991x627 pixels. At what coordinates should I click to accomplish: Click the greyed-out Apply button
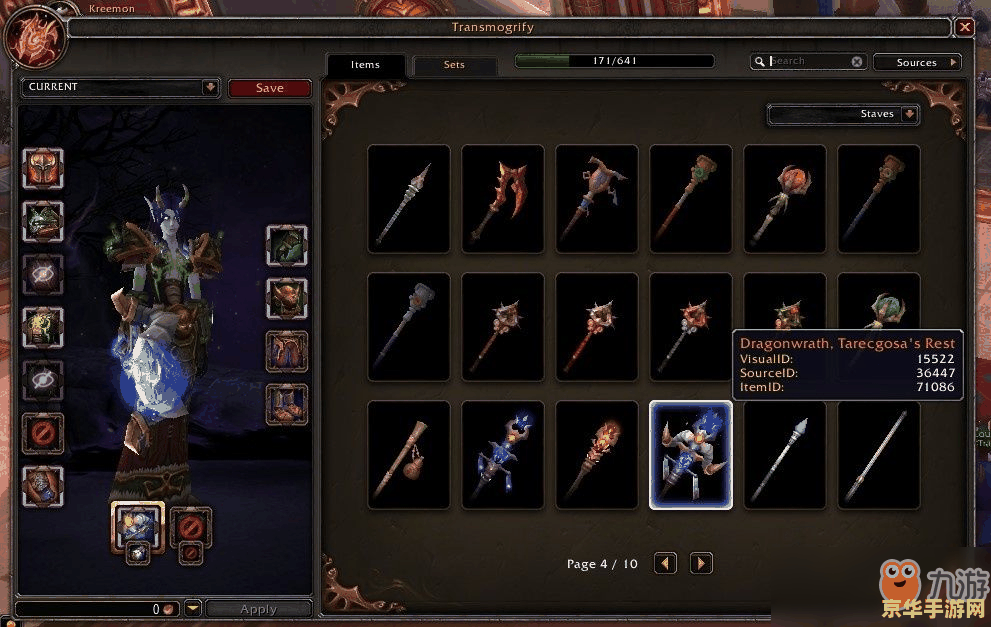coord(258,609)
